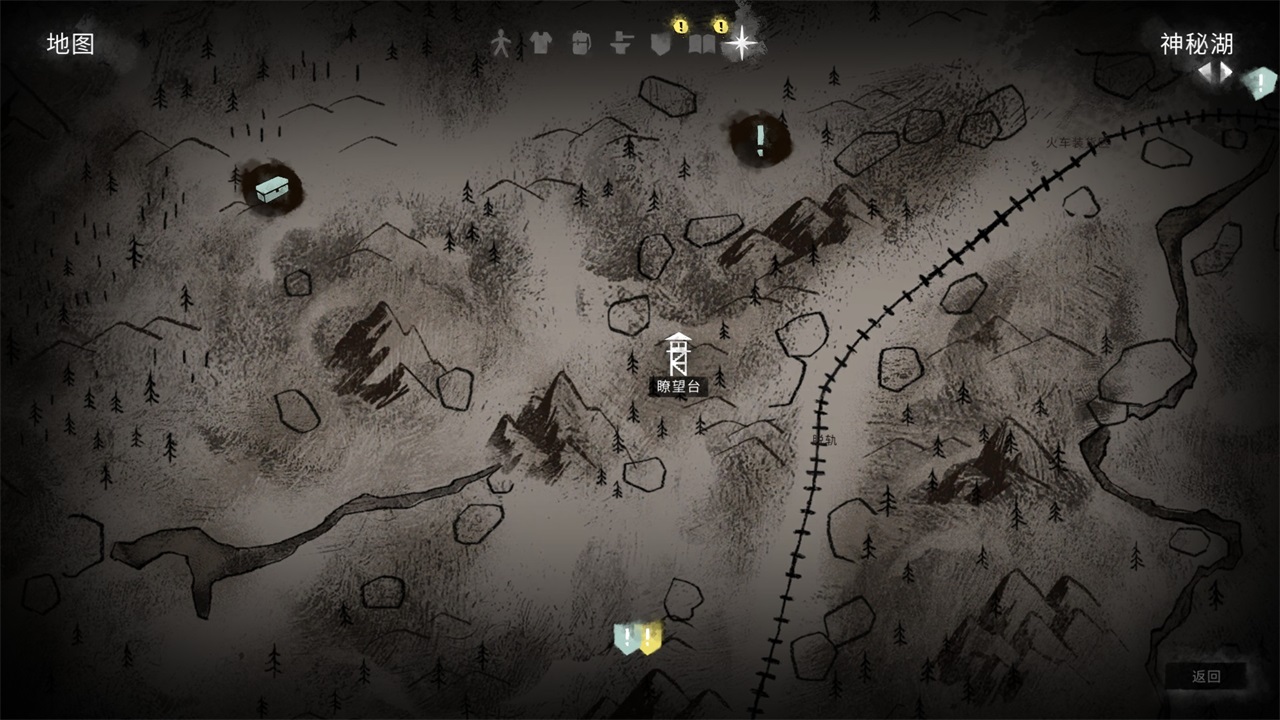The image size is (1280, 720).
Task: Switch to next region with right arrow
Action: click(x=1224, y=72)
